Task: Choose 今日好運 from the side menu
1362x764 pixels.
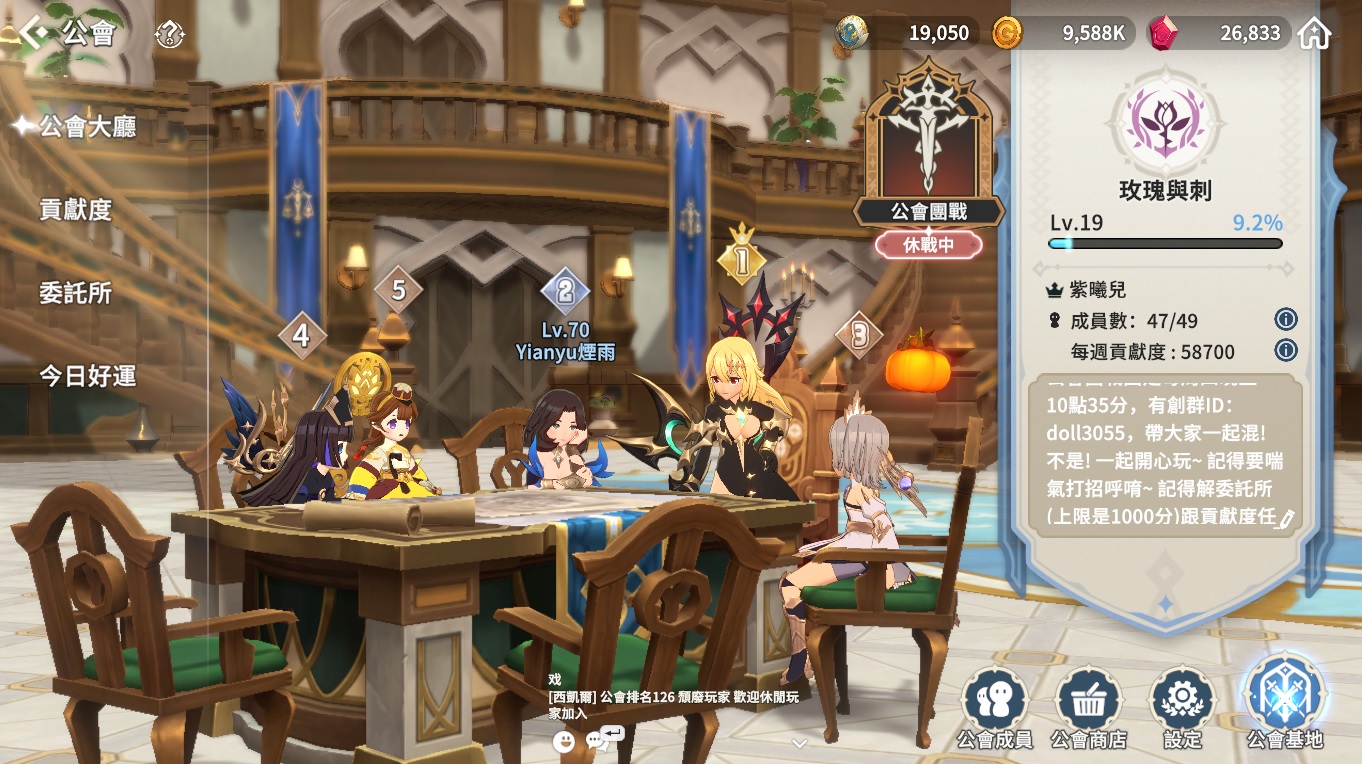Action: (x=88, y=376)
